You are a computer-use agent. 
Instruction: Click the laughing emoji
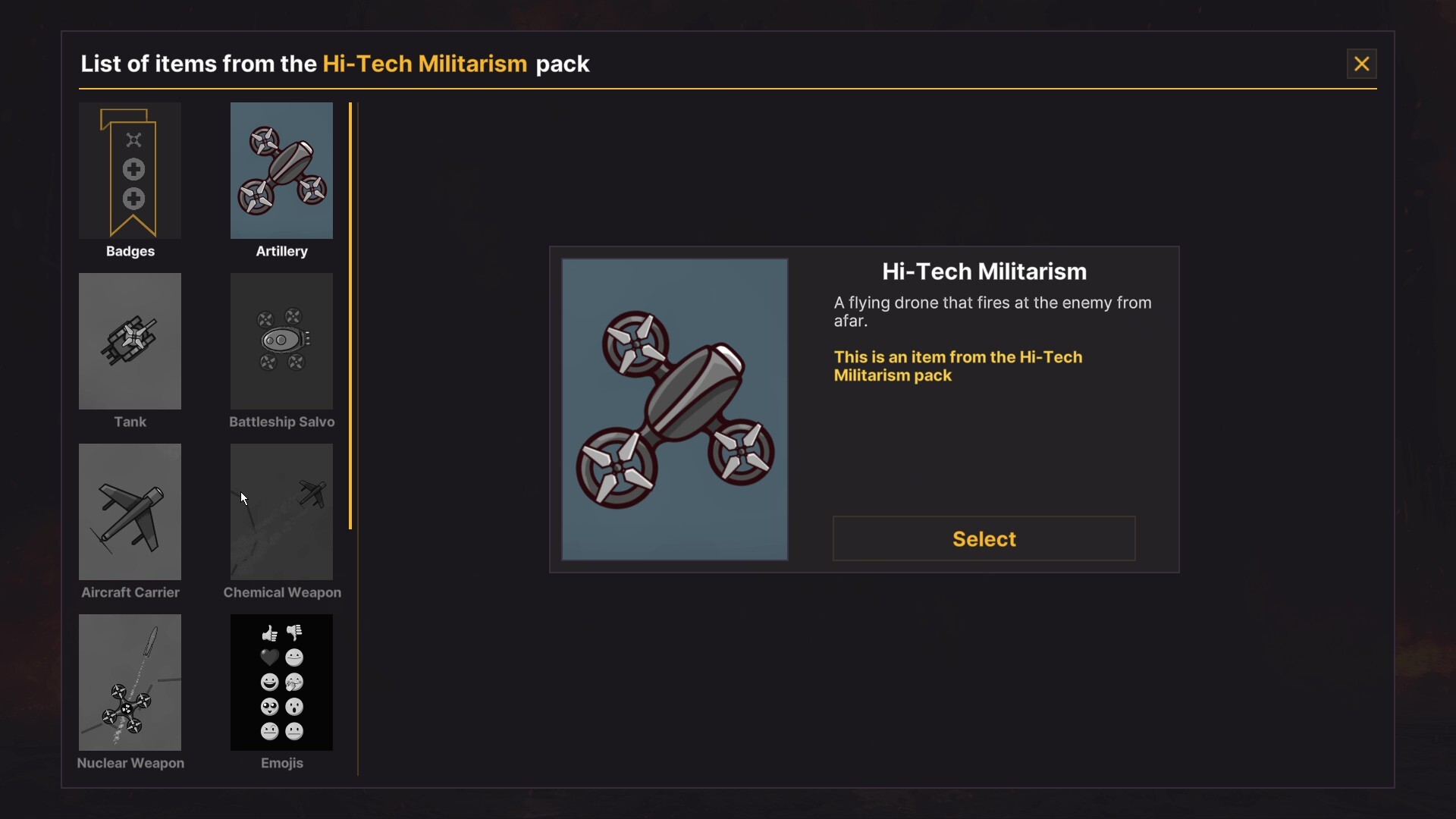pyautogui.click(x=269, y=682)
